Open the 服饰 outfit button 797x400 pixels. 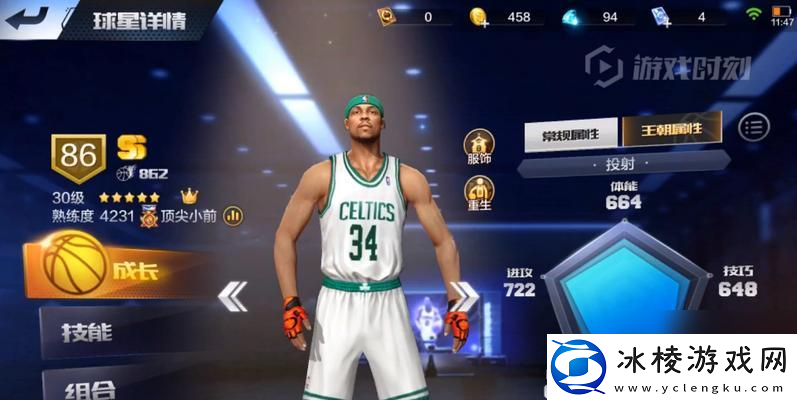(478, 145)
